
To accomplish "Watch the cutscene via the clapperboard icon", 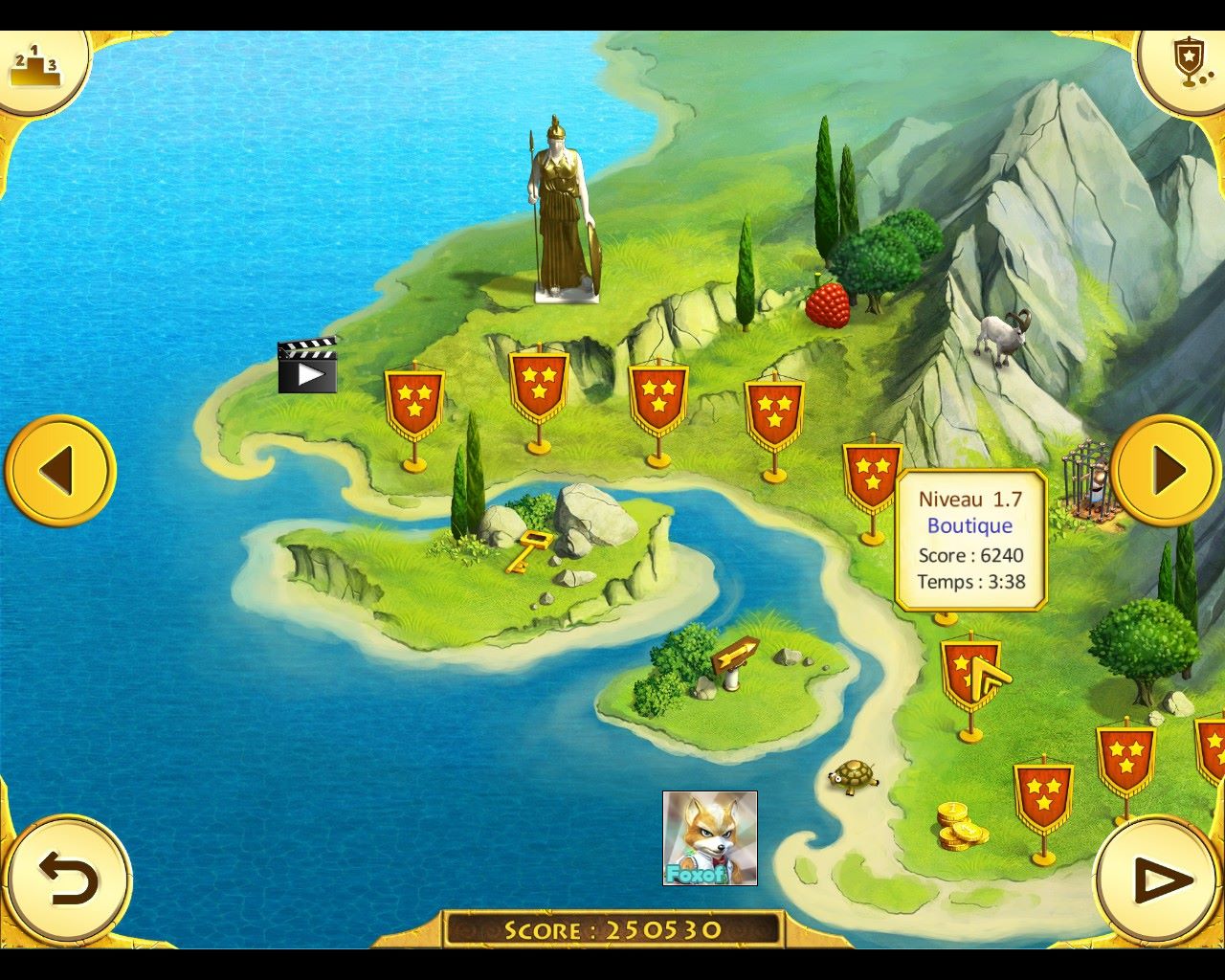I will [307, 366].
